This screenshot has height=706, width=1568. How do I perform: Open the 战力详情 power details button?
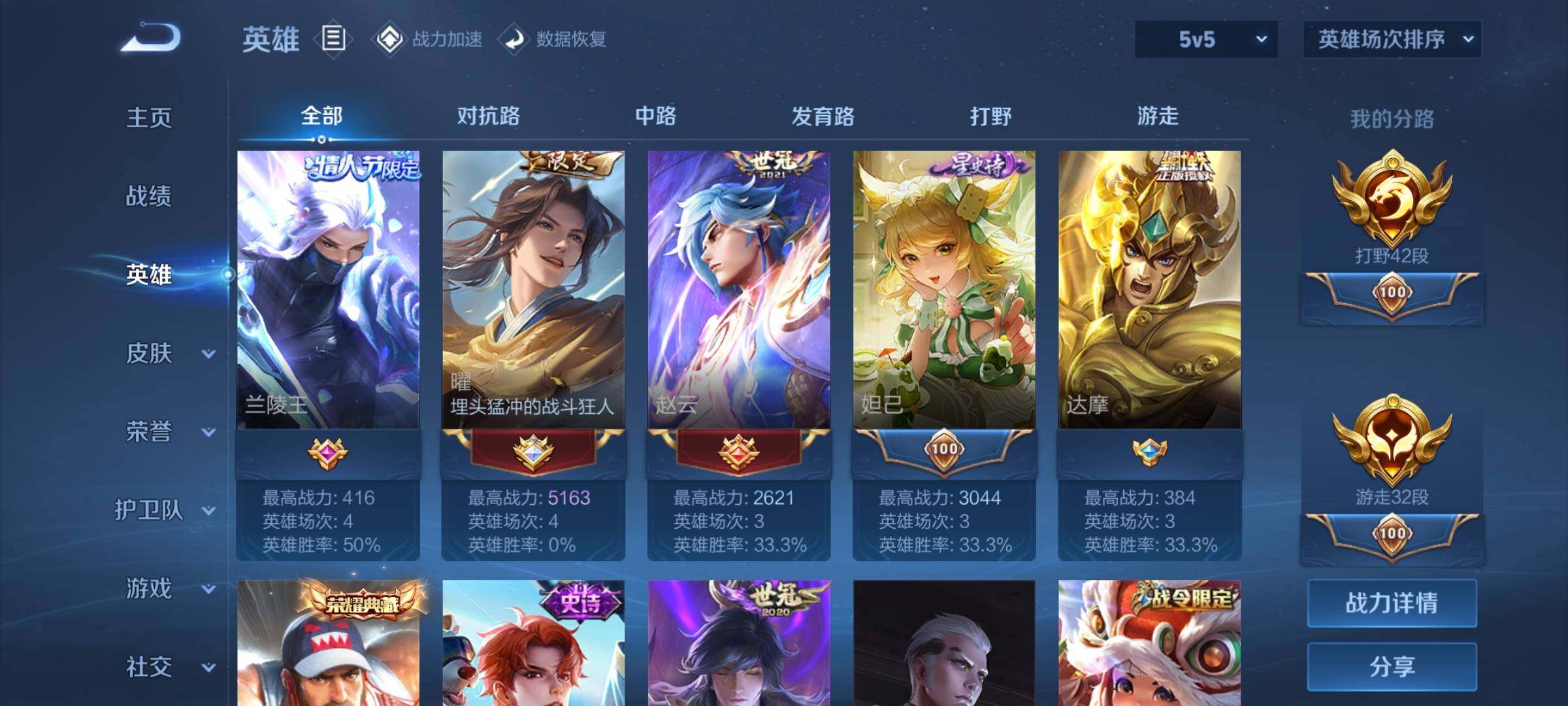click(1392, 603)
